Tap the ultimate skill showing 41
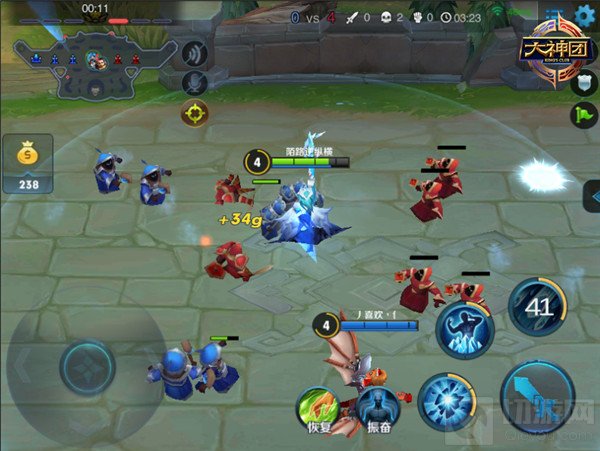The height and width of the screenshot is (451, 600). 537,306
